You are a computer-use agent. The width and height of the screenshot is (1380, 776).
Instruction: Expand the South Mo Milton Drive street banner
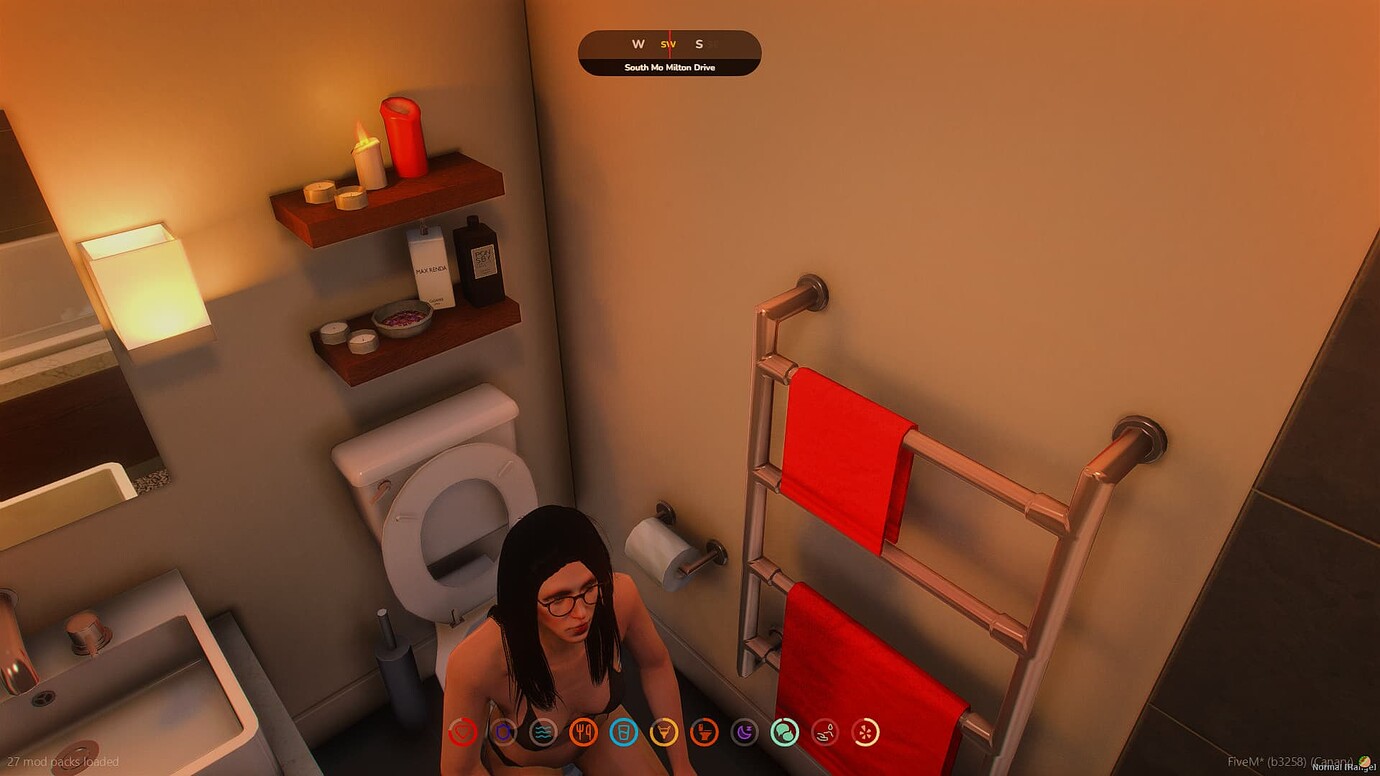click(x=668, y=67)
